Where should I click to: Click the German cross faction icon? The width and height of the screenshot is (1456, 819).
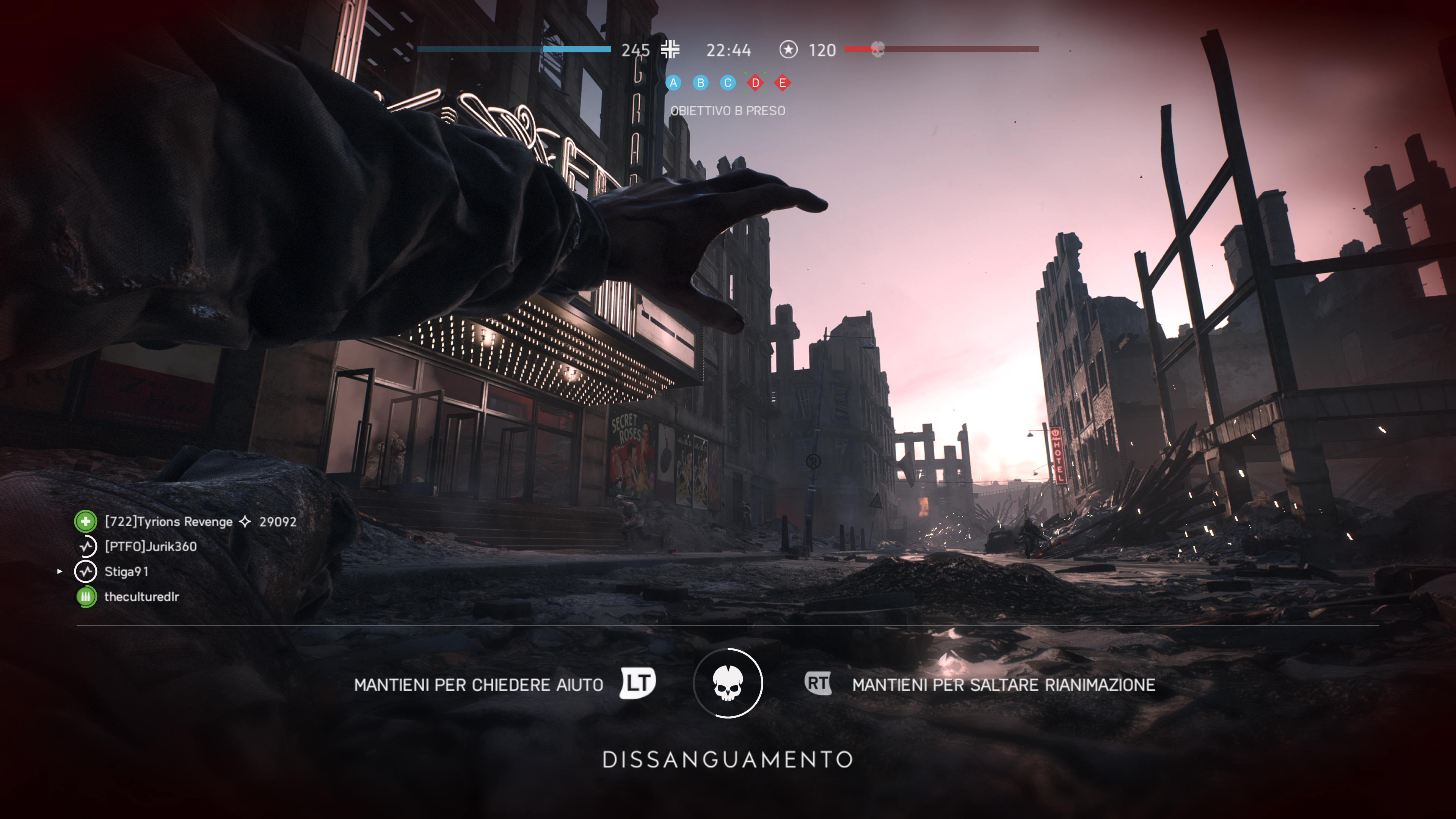[x=670, y=50]
